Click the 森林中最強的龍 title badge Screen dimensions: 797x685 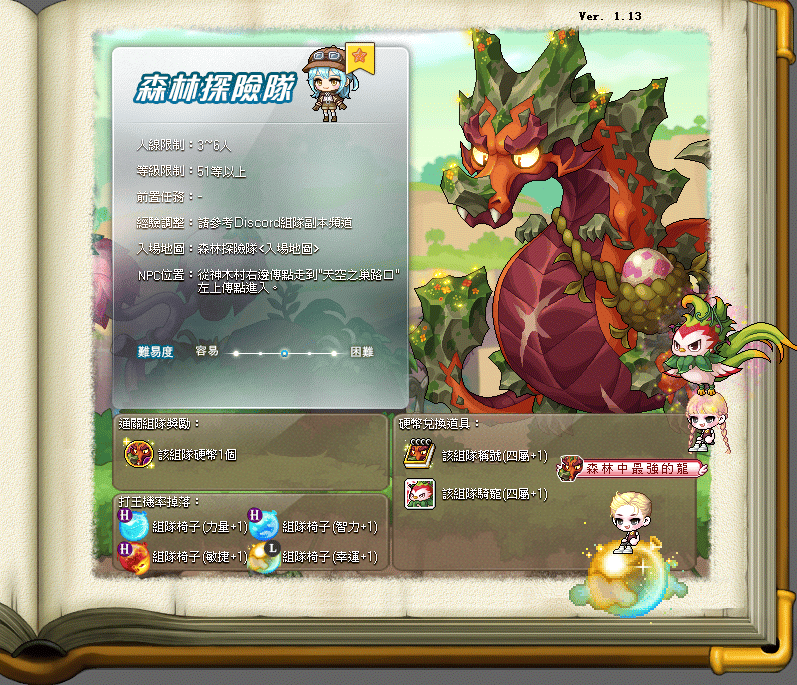[x=632, y=467]
